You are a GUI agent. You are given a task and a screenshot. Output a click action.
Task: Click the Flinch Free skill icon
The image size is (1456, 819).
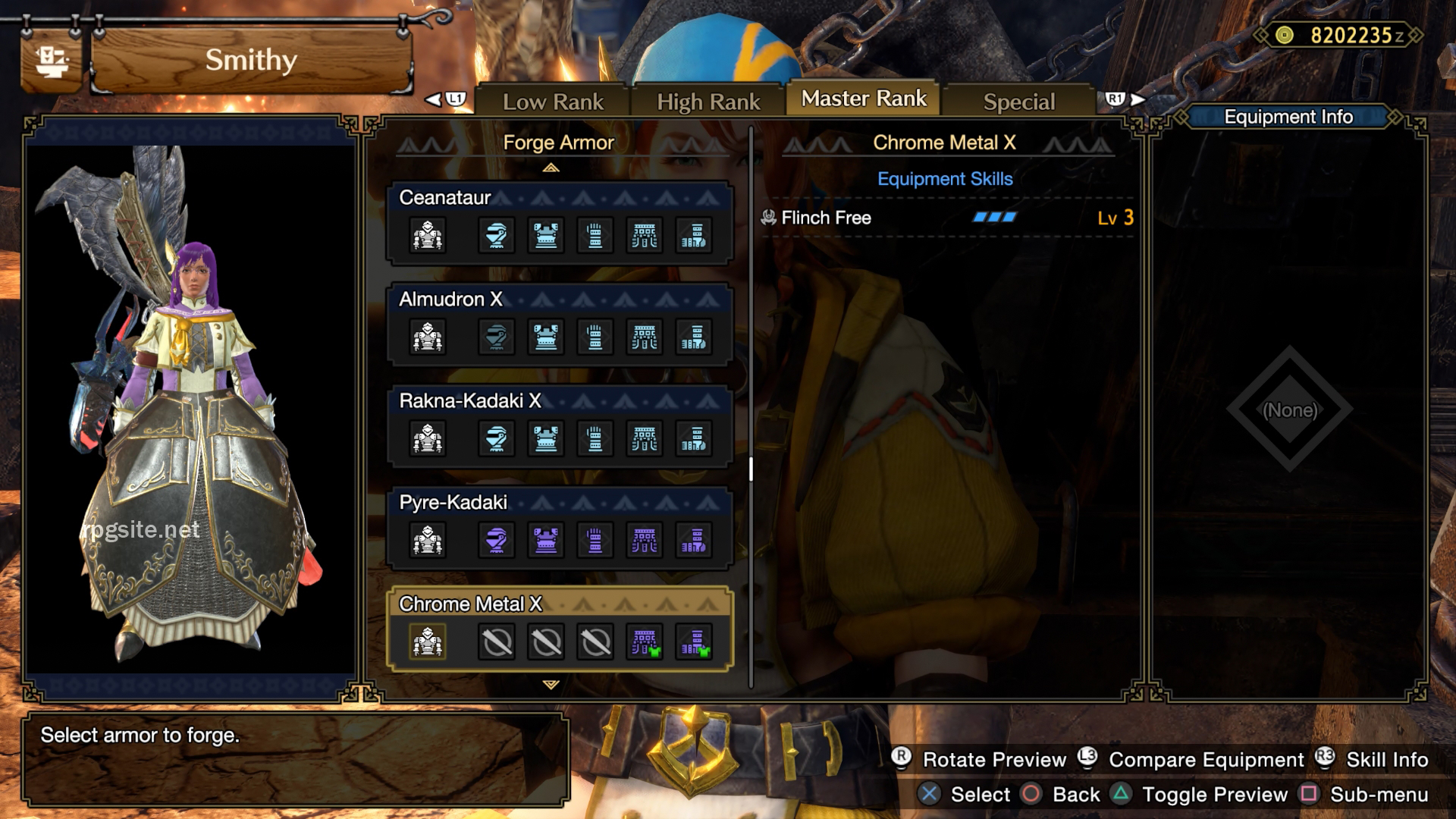click(769, 218)
